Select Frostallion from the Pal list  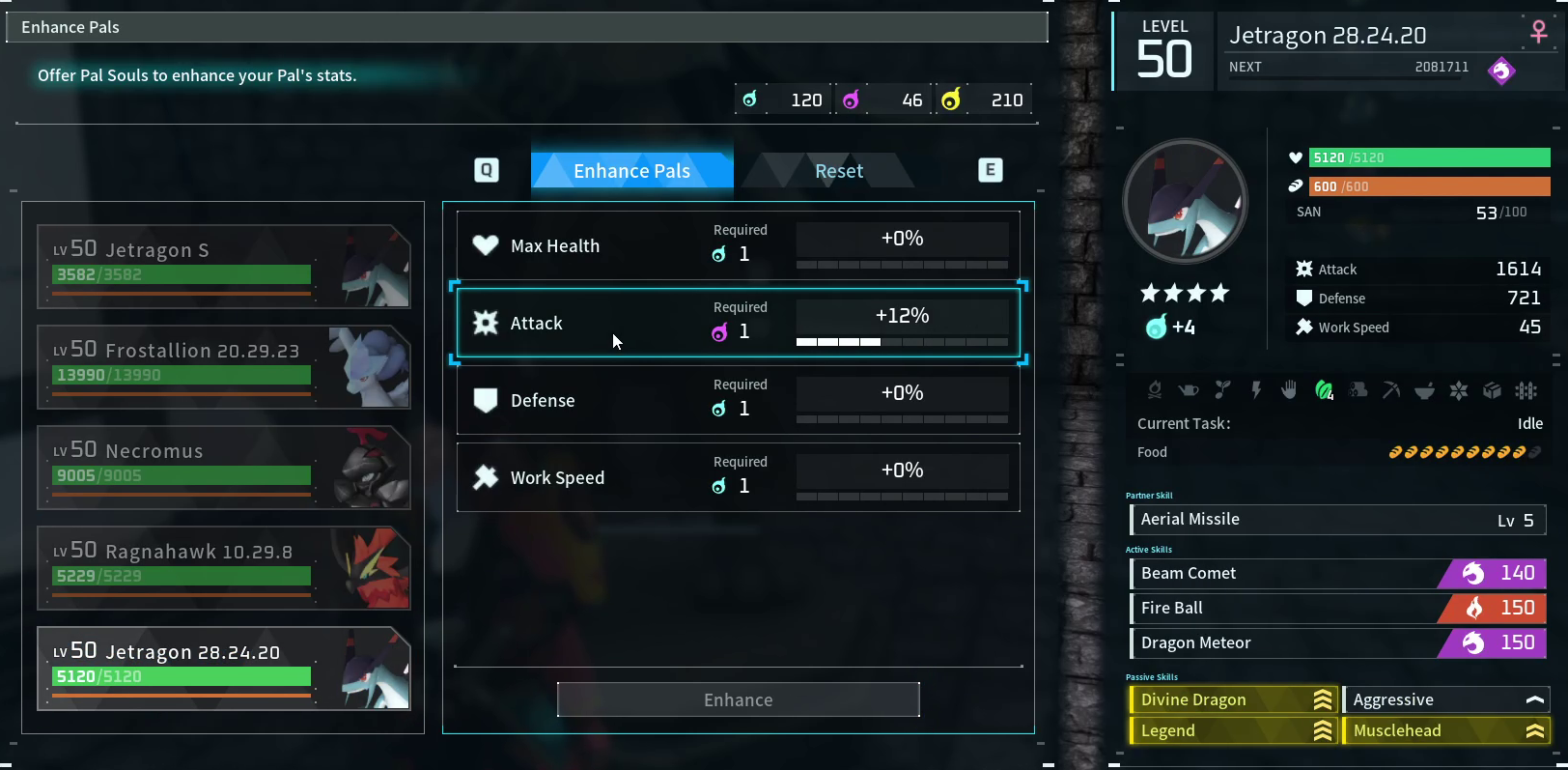coord(224,367)
